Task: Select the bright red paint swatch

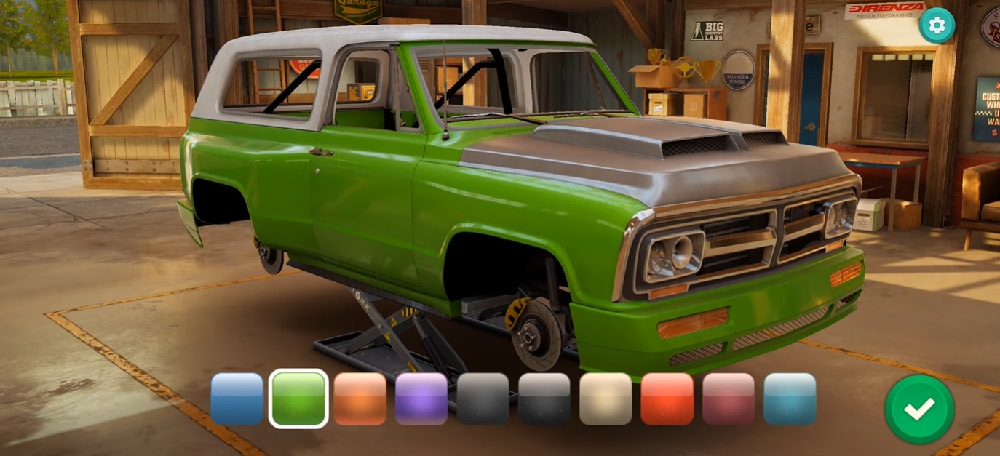Action: pos(667,398)
